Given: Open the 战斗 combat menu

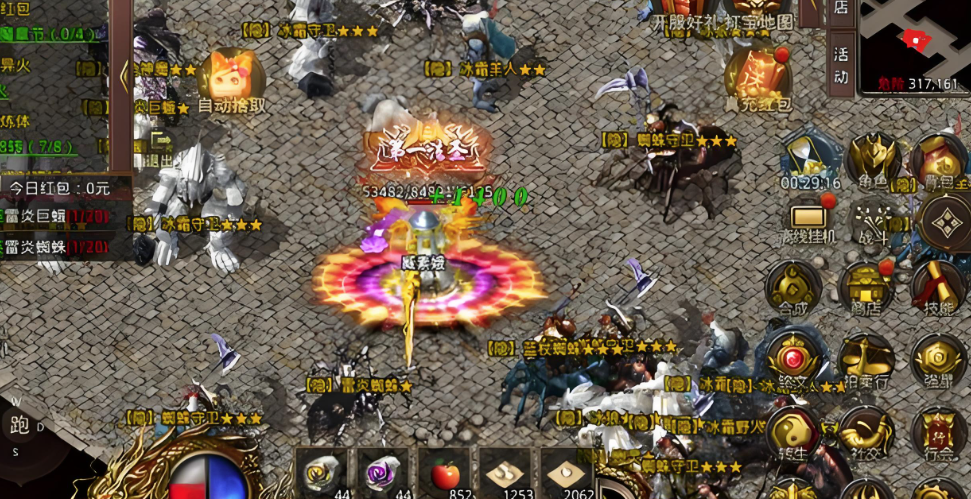Looking at the screenshot, I should tap(873, 222).
